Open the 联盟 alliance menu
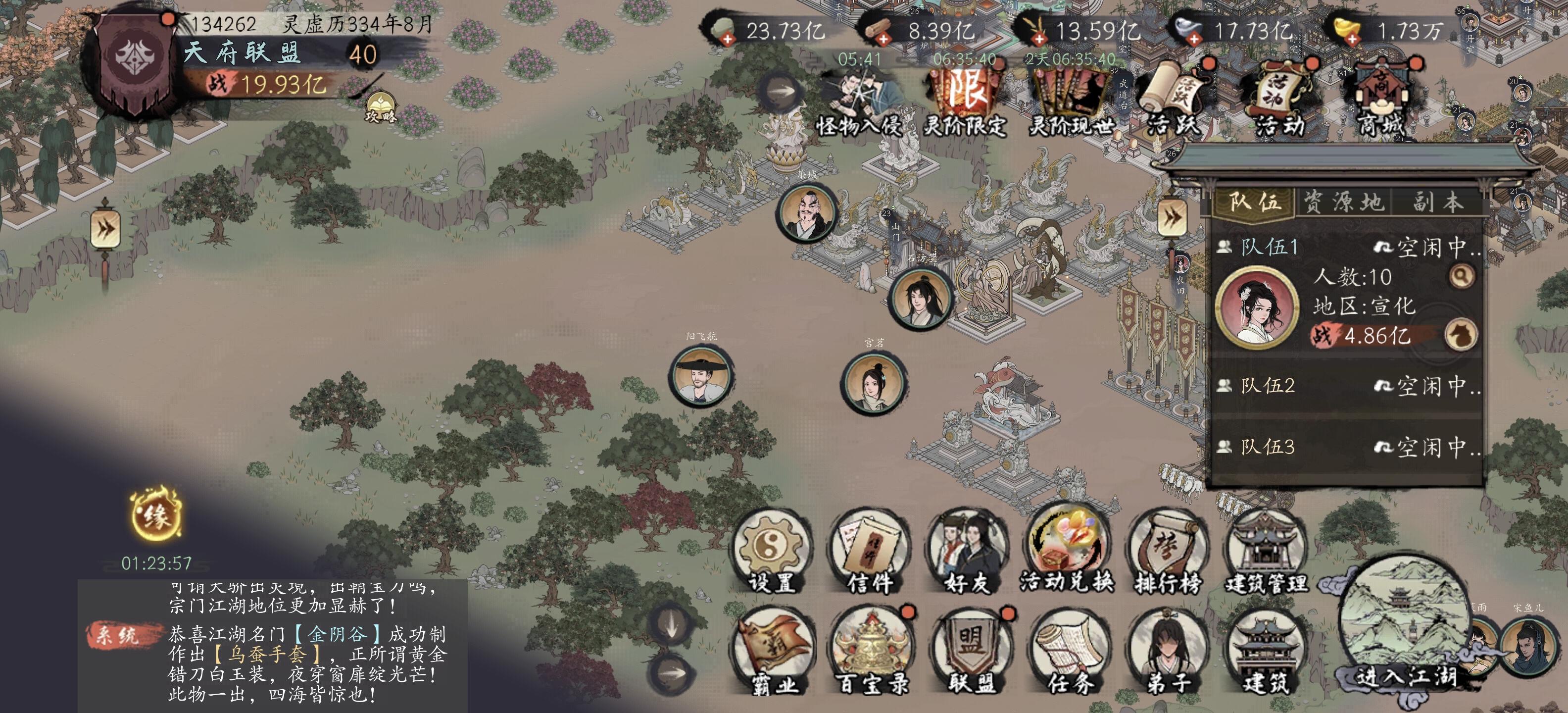Screen dimensions: 1568x713 [x=970, y=653]
